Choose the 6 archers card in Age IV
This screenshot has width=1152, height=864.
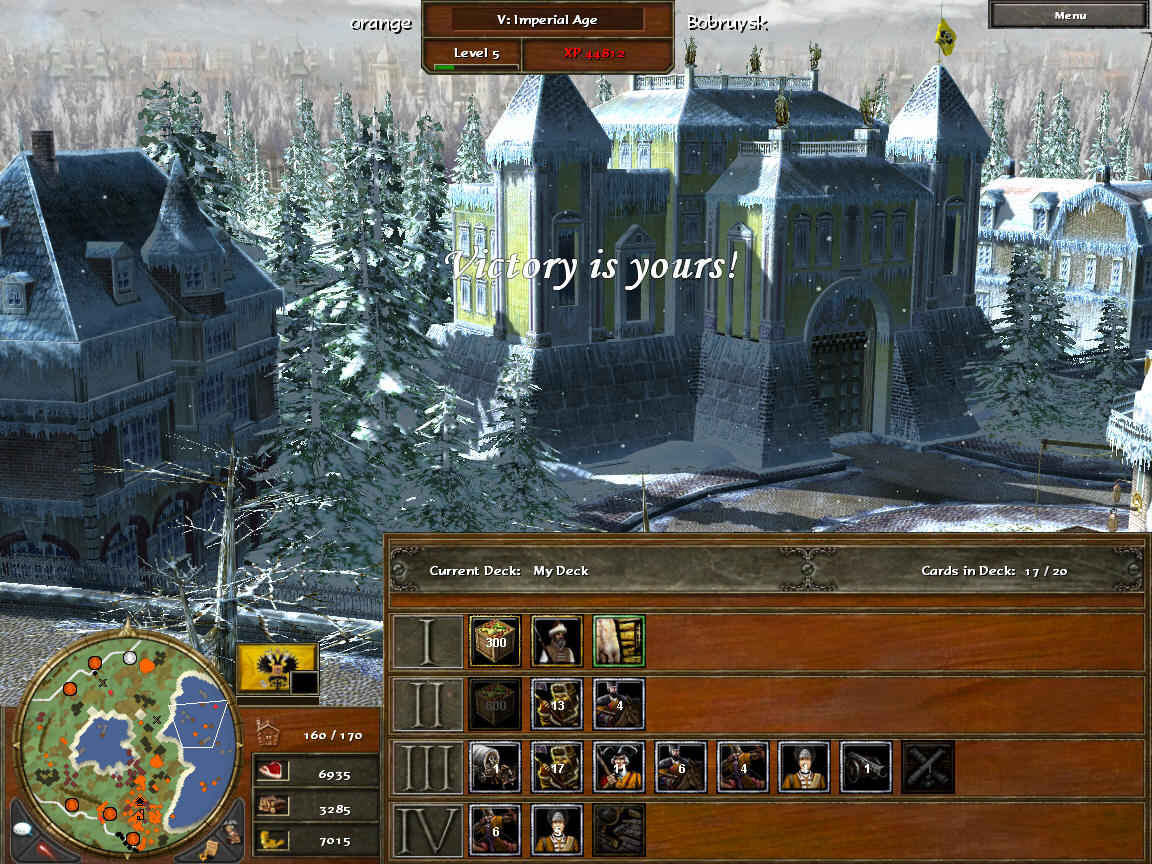pyautogui.click(x=495, y=830)
